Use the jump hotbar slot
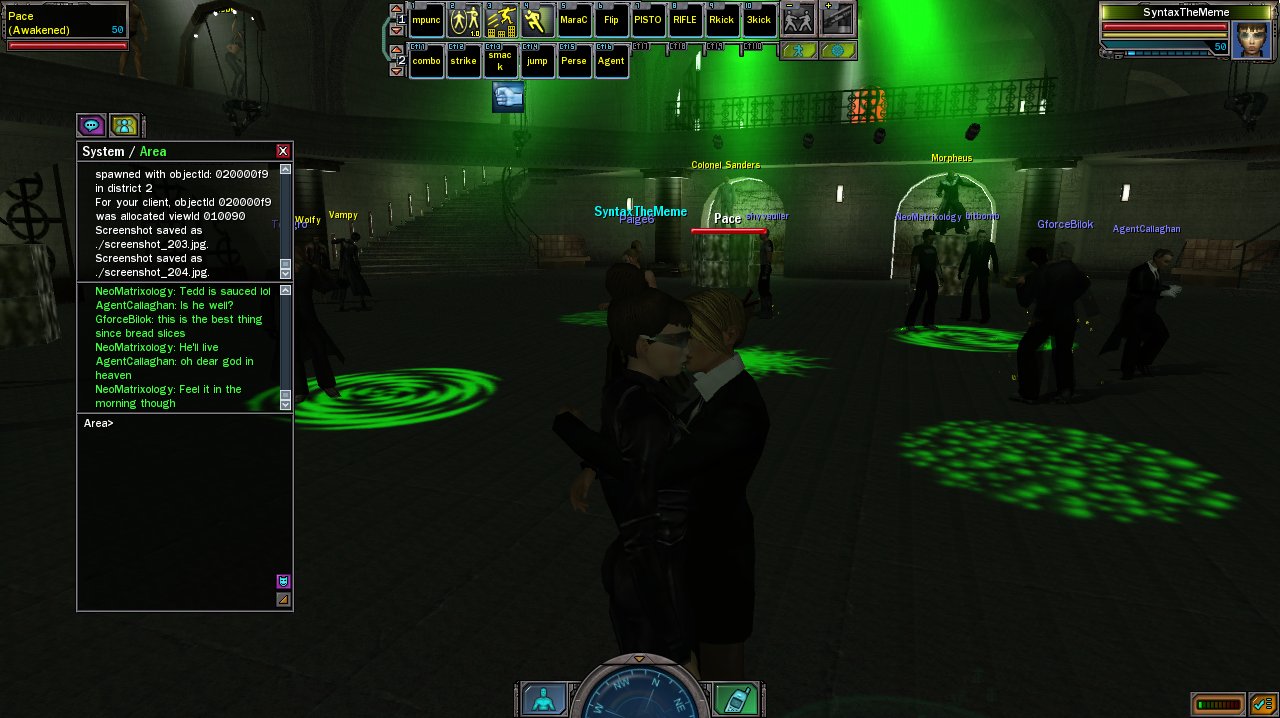Screen dimensions: 1280x718 click(x=537, y=61)
